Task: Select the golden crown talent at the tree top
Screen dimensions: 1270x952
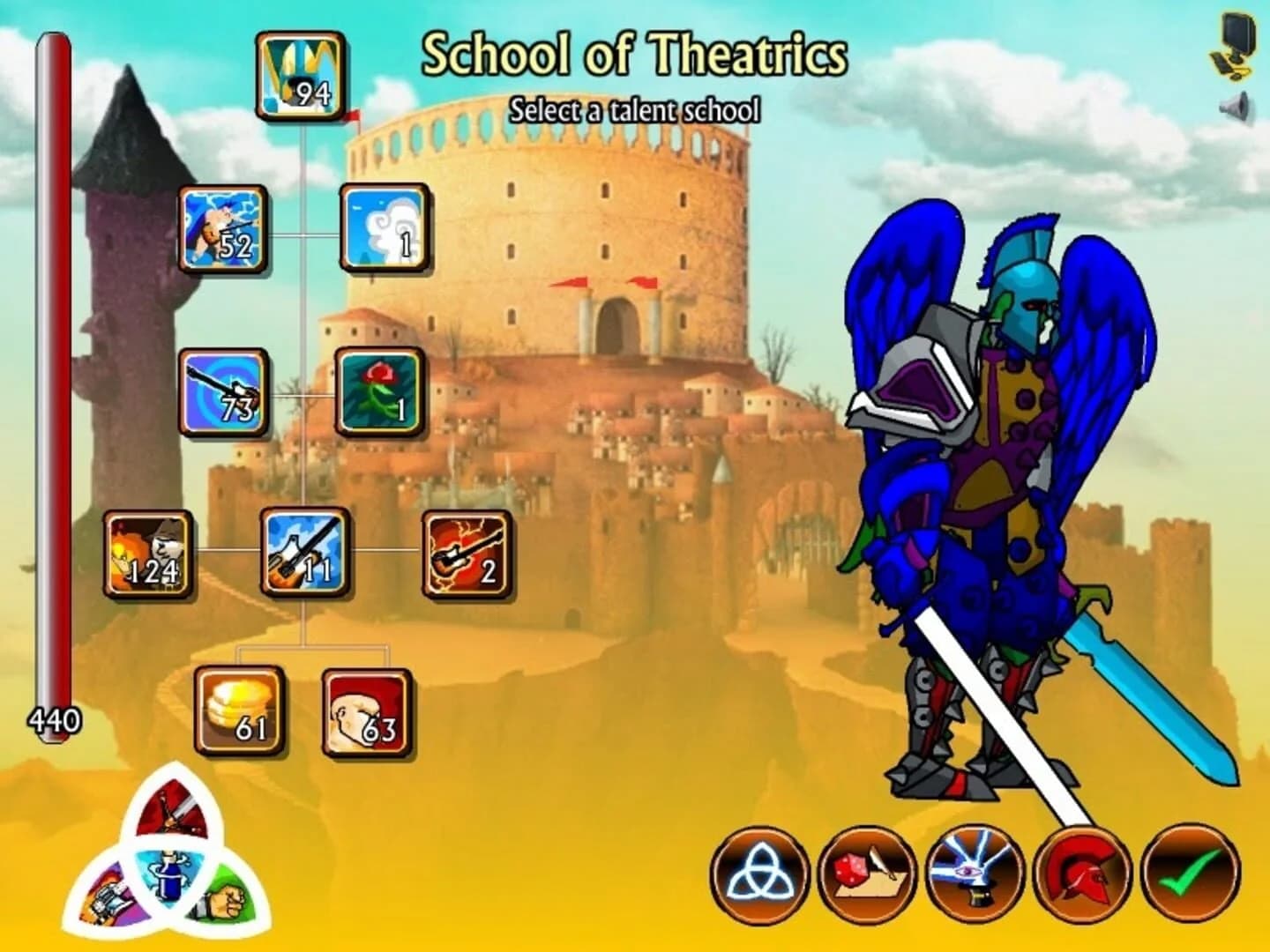Action: [x=300, y=75]
